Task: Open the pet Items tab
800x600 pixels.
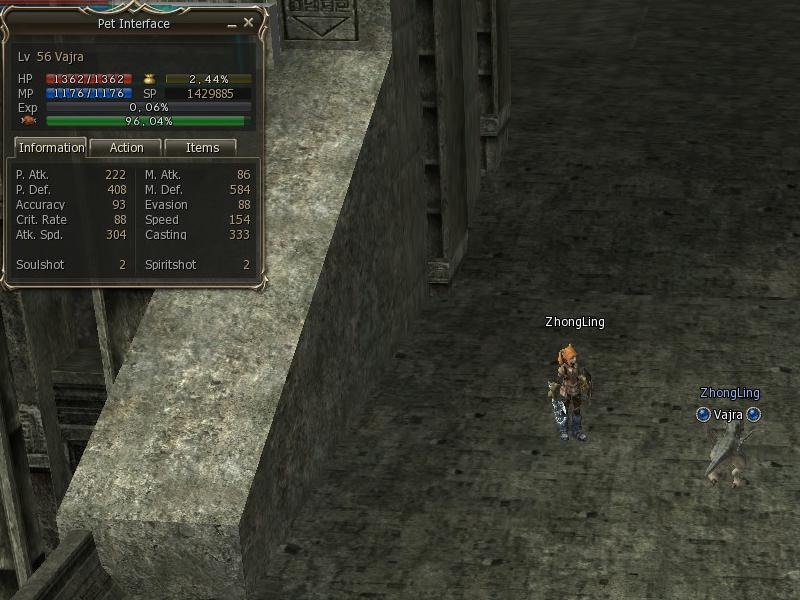Action: (x=202, y=148)
